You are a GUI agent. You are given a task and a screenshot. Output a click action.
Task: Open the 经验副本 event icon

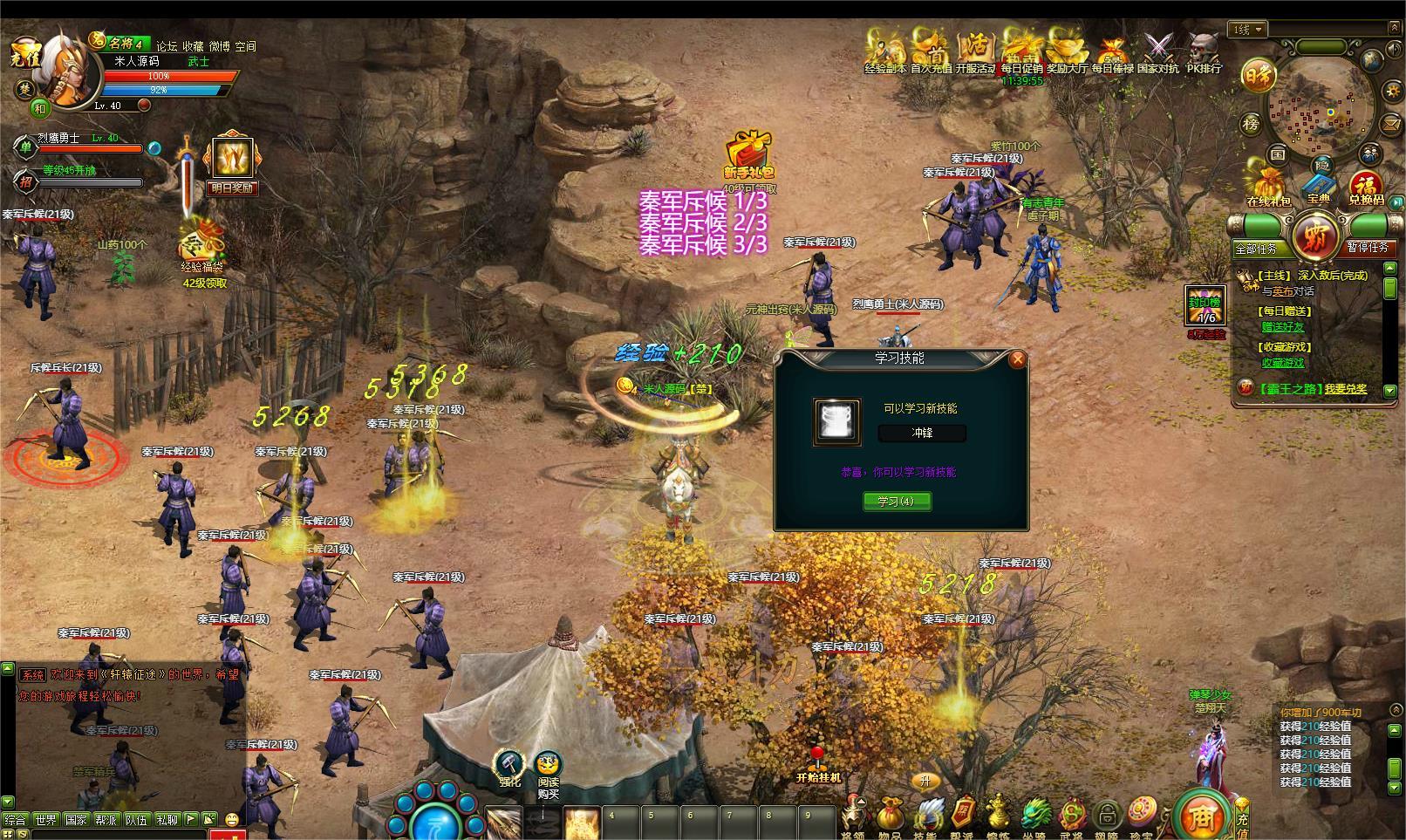tap(884, 49)
